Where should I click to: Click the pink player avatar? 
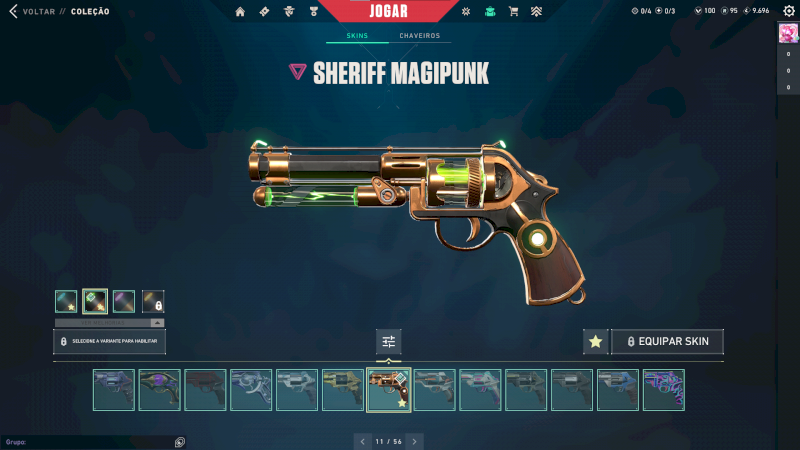(788, 33)
